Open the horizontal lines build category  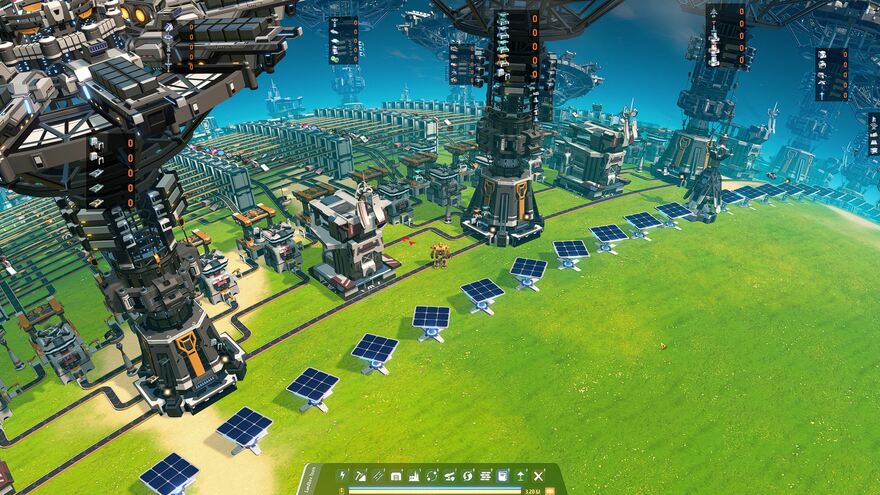(485, 475)
